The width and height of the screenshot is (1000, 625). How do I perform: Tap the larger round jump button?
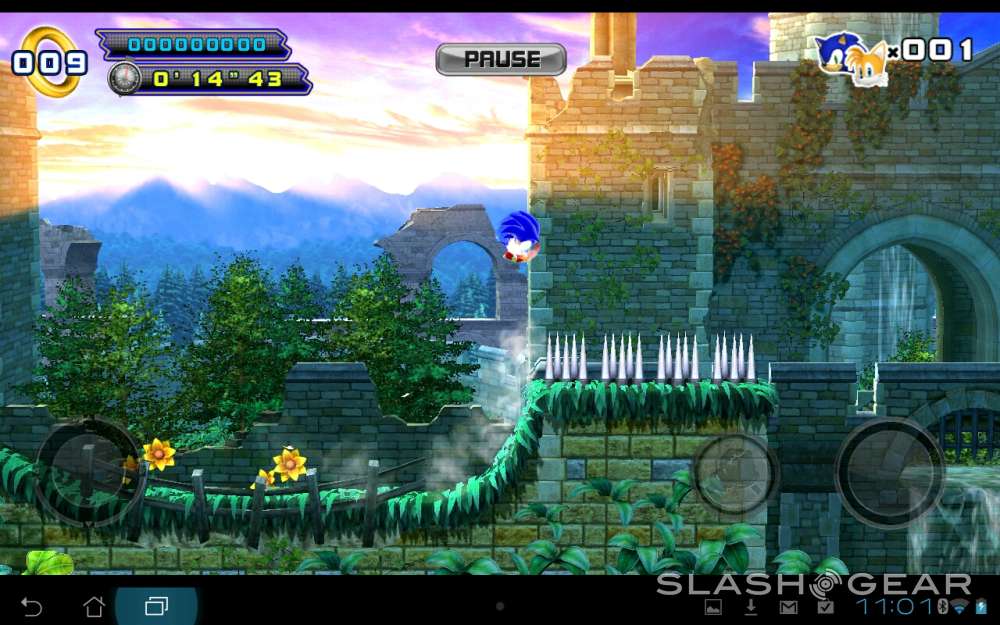tap(889, 471)
